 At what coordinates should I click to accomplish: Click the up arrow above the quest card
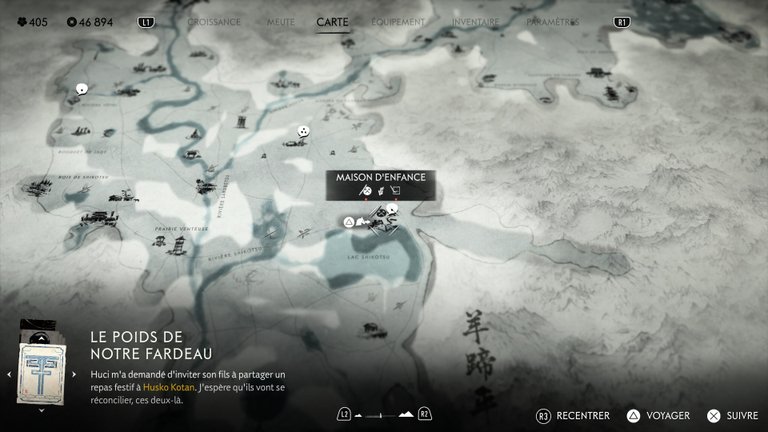click(41, 336)
